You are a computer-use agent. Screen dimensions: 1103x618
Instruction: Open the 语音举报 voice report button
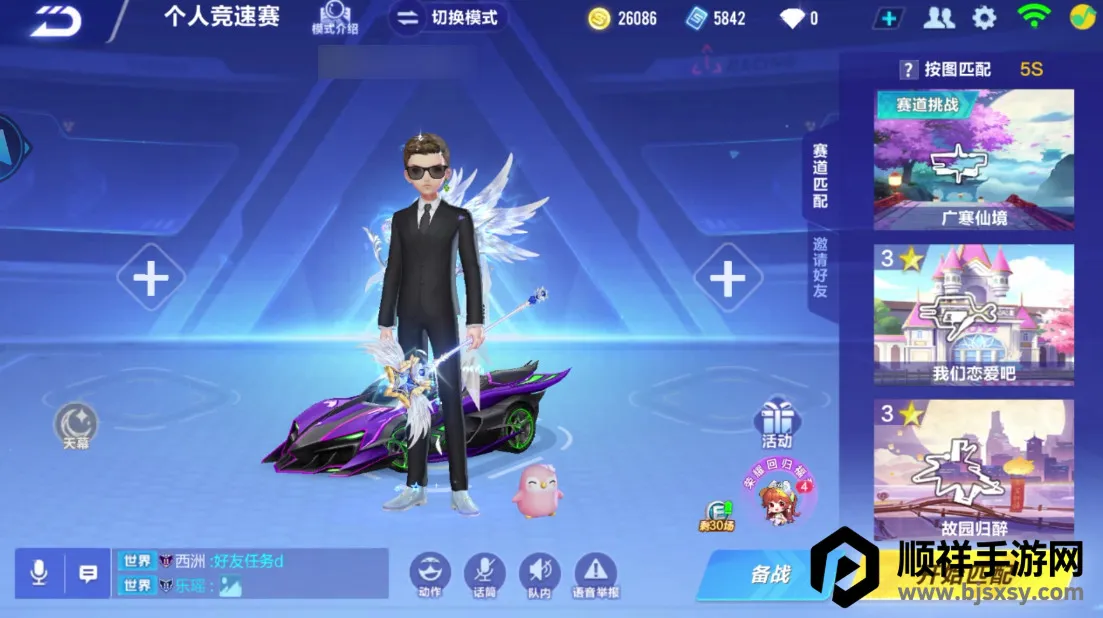pos(595,573)
